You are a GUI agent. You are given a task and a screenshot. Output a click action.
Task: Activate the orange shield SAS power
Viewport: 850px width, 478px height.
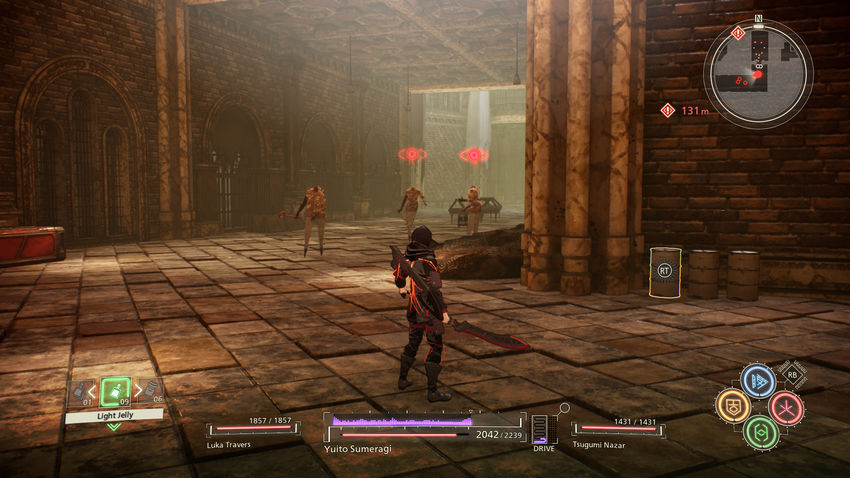point(732,405)
